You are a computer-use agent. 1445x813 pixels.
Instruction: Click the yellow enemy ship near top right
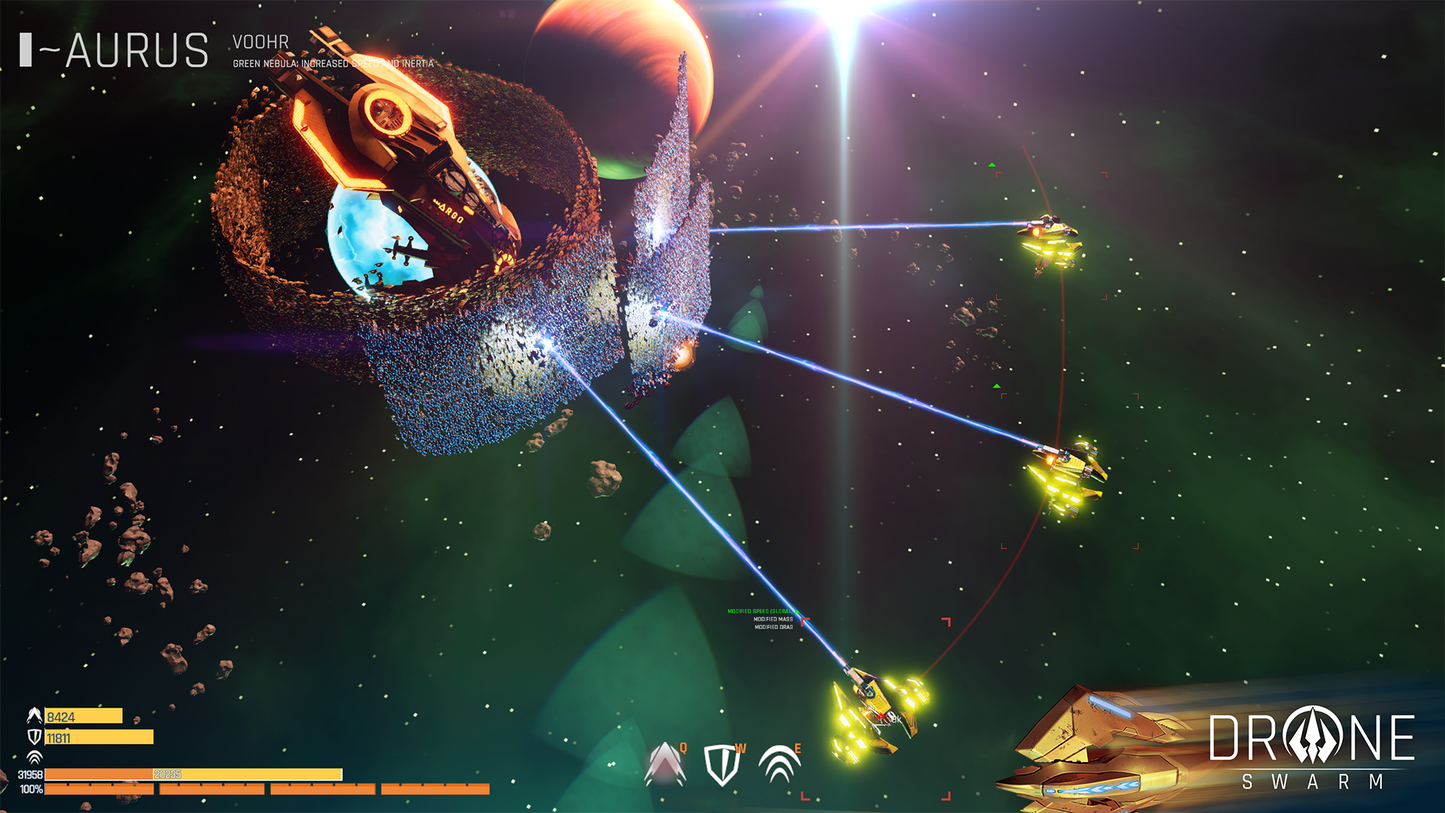(1048, 238)
